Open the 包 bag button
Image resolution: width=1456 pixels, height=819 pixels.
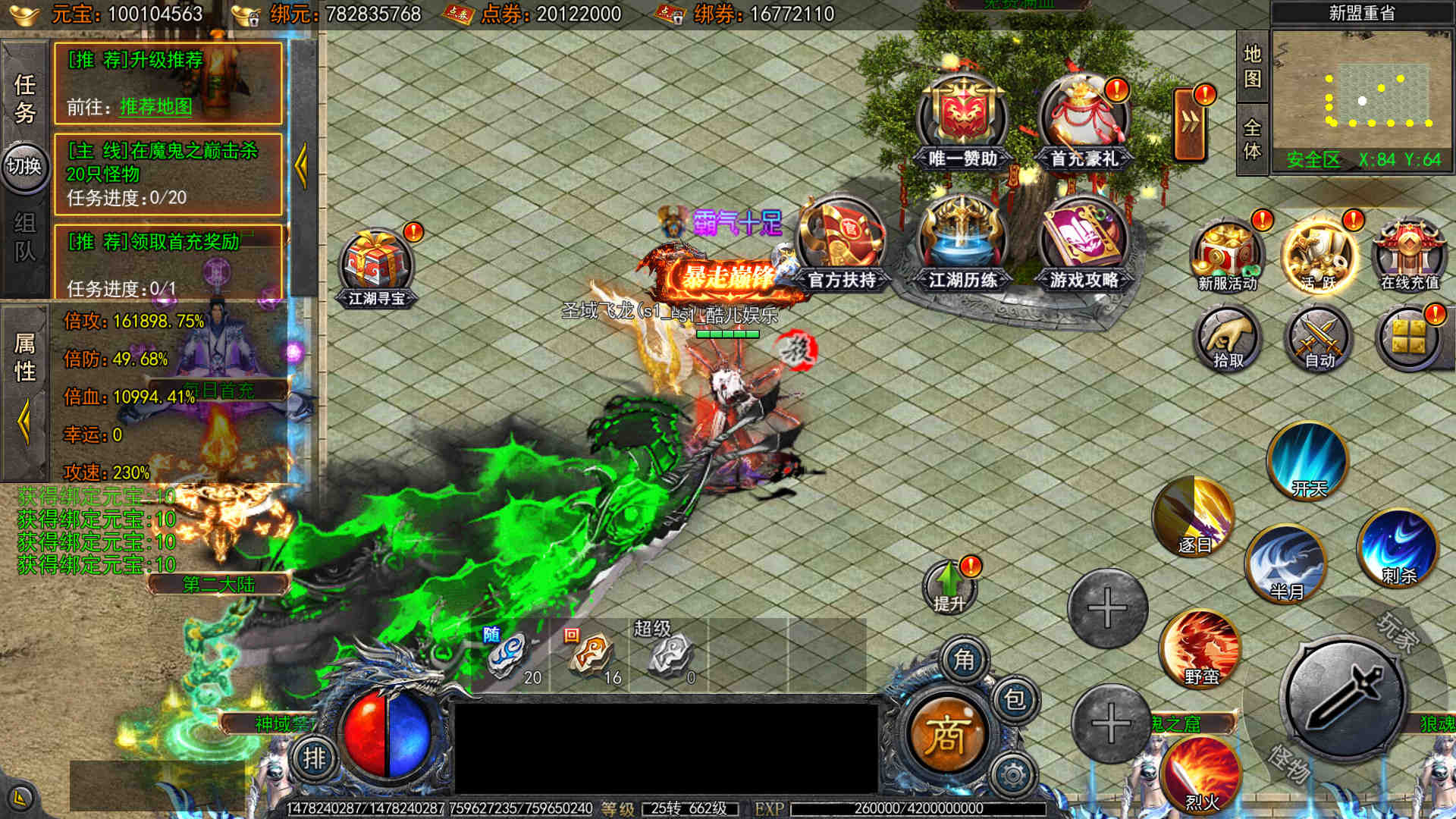click(x=1014, y=698)
